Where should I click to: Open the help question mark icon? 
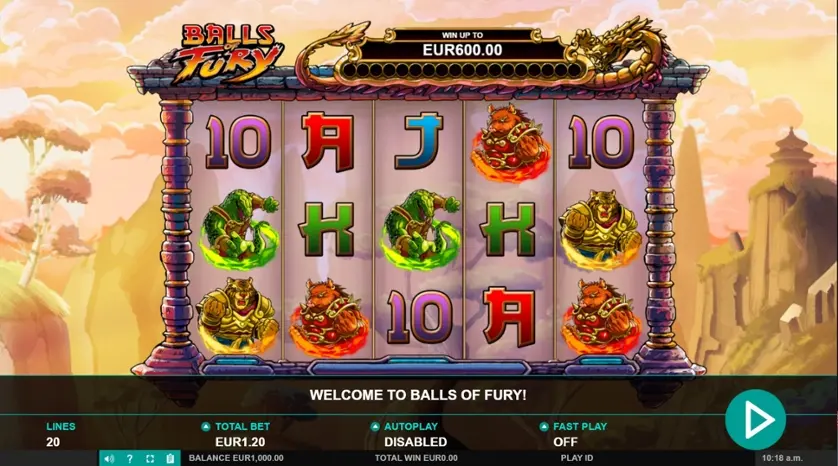[x=129, y=459]
